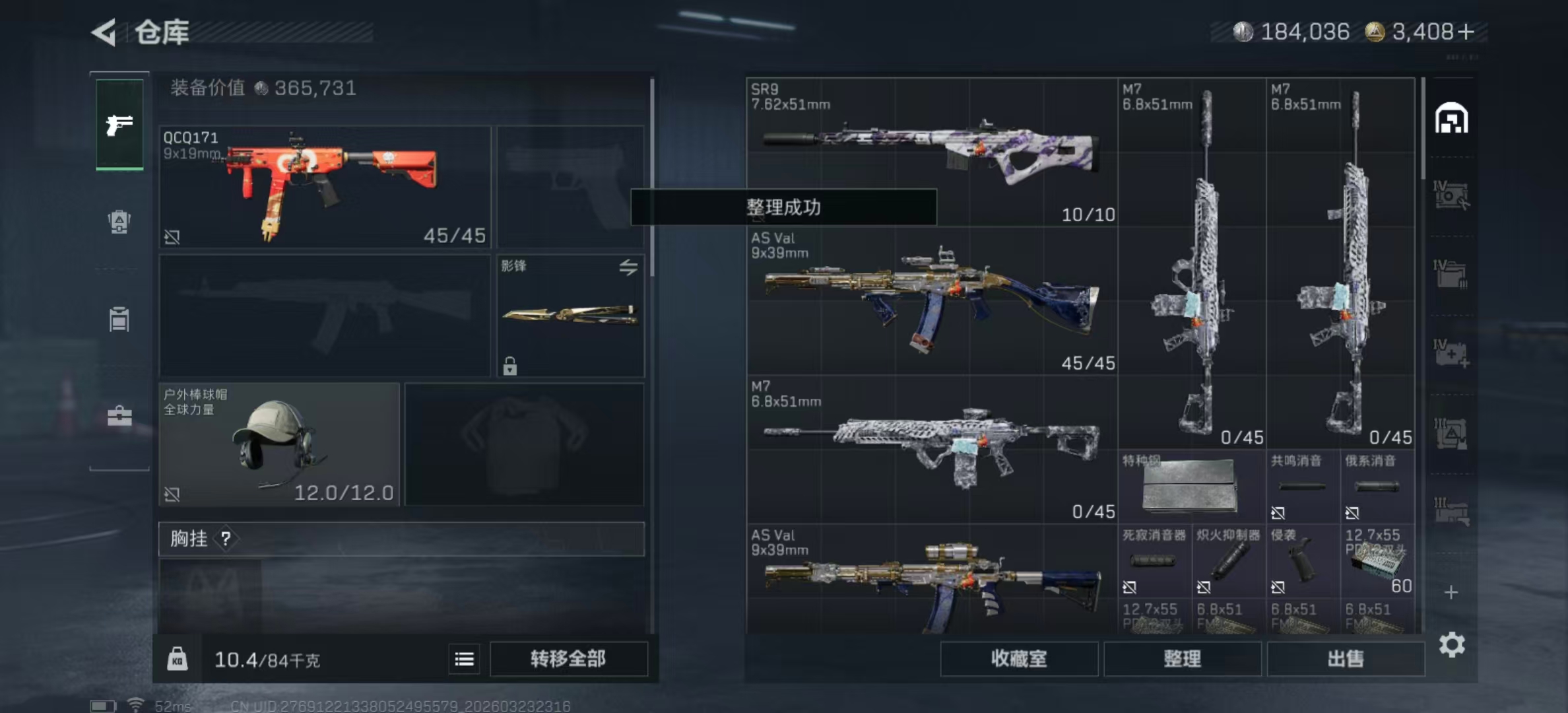
Task: Expand the 胸挂 chest rig help icon
Action: 226,539
